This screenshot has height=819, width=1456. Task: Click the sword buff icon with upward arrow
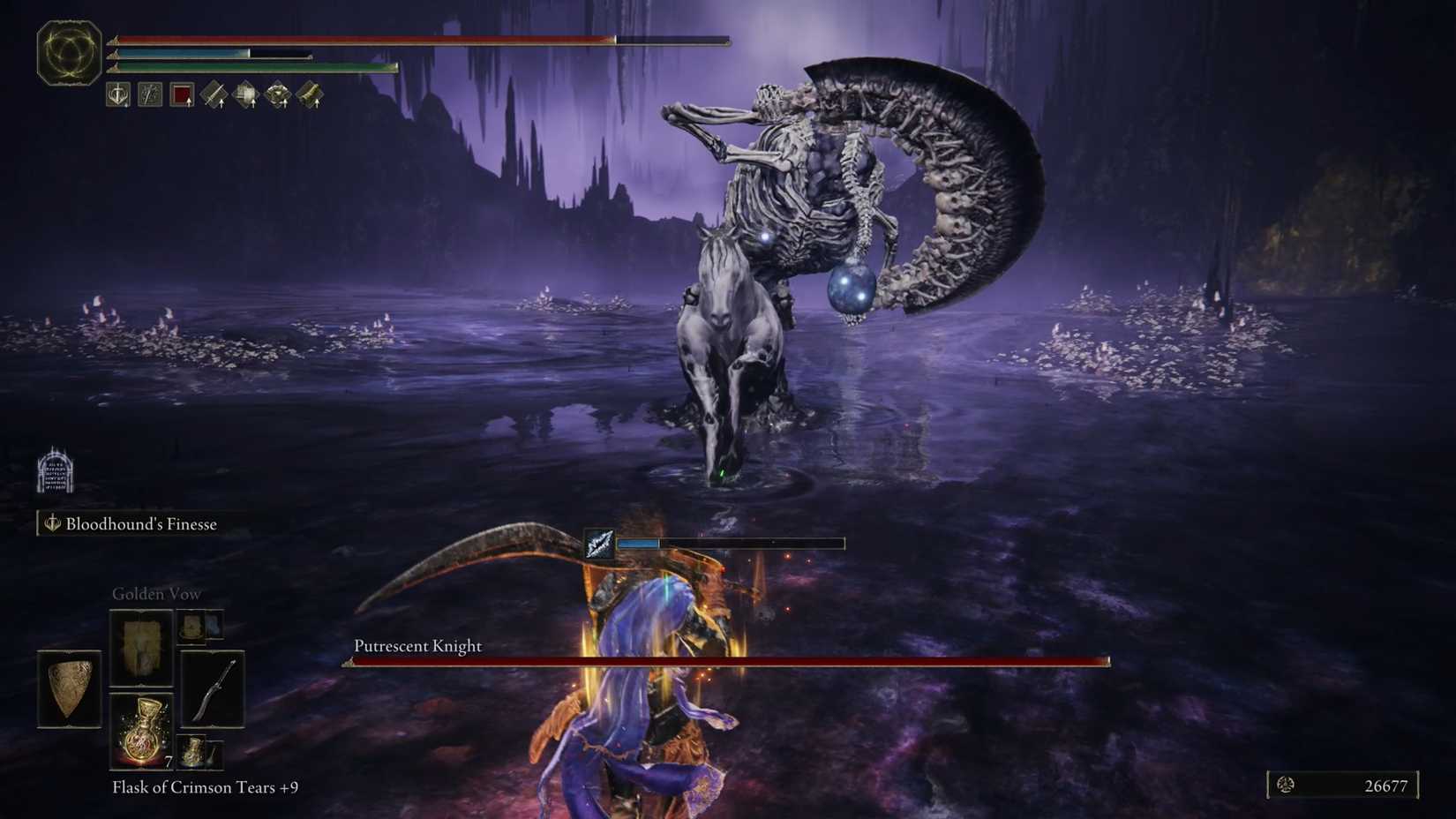click(214, 93)
